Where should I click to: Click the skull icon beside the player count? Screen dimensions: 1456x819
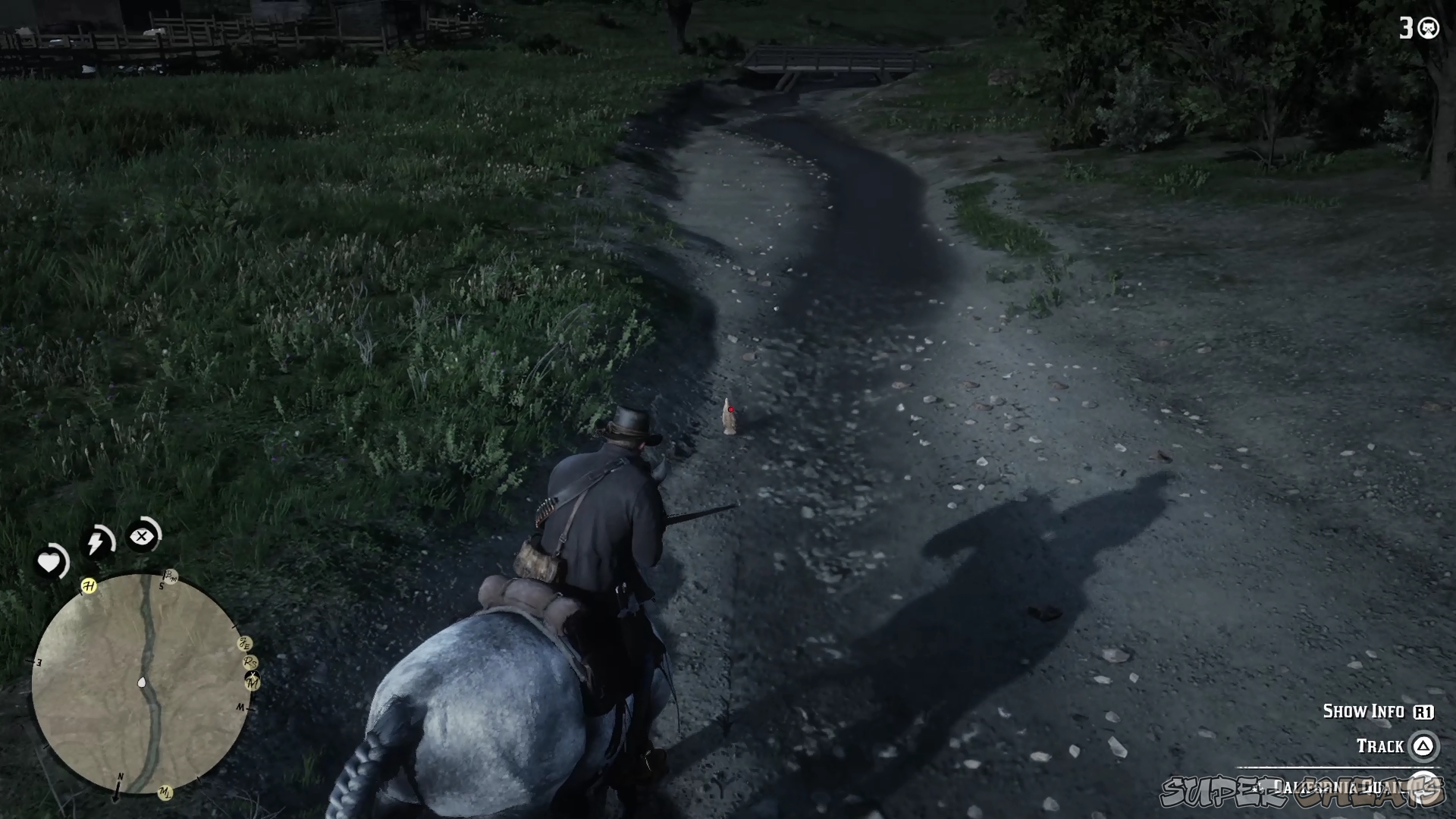[x=1429, y=29]
